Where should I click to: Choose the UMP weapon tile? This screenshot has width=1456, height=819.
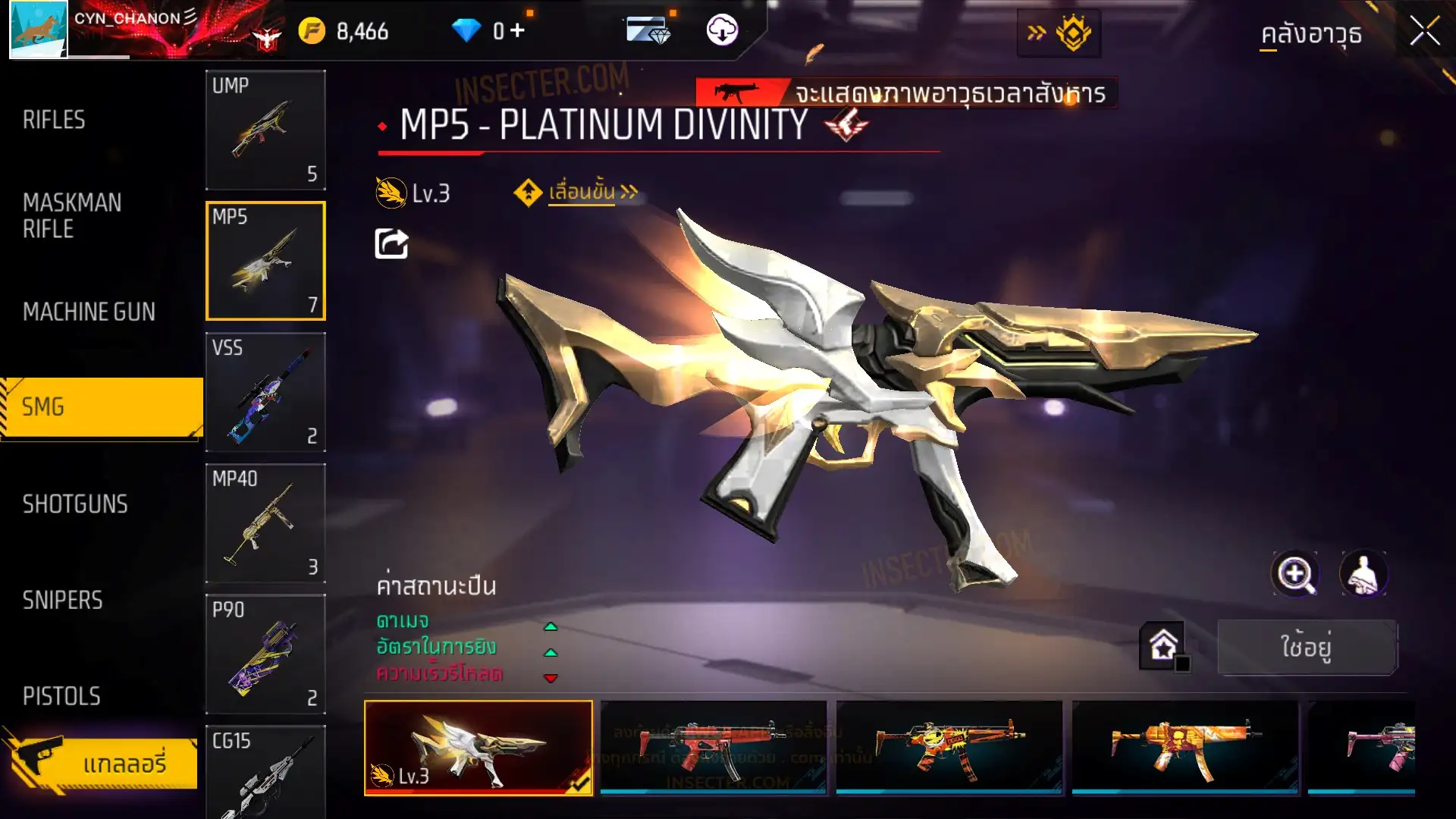(265, 130)
